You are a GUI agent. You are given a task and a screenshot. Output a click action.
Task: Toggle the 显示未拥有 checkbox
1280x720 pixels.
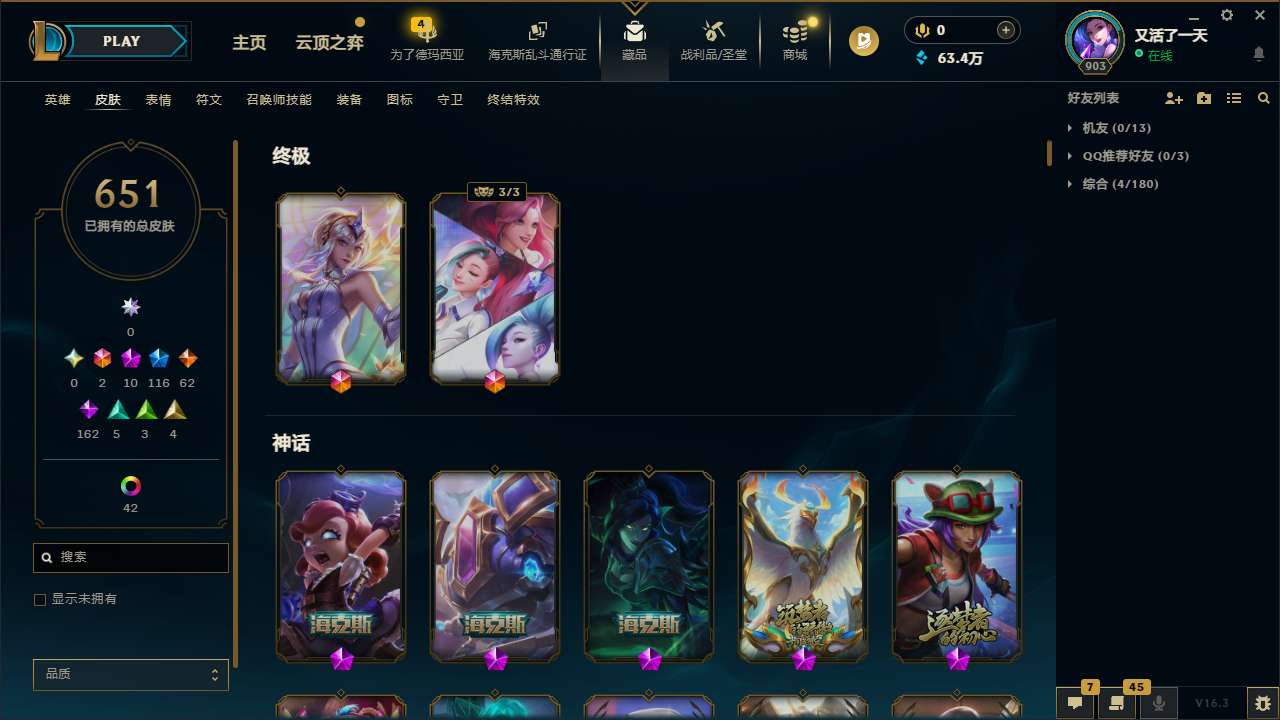click(40, 600)
